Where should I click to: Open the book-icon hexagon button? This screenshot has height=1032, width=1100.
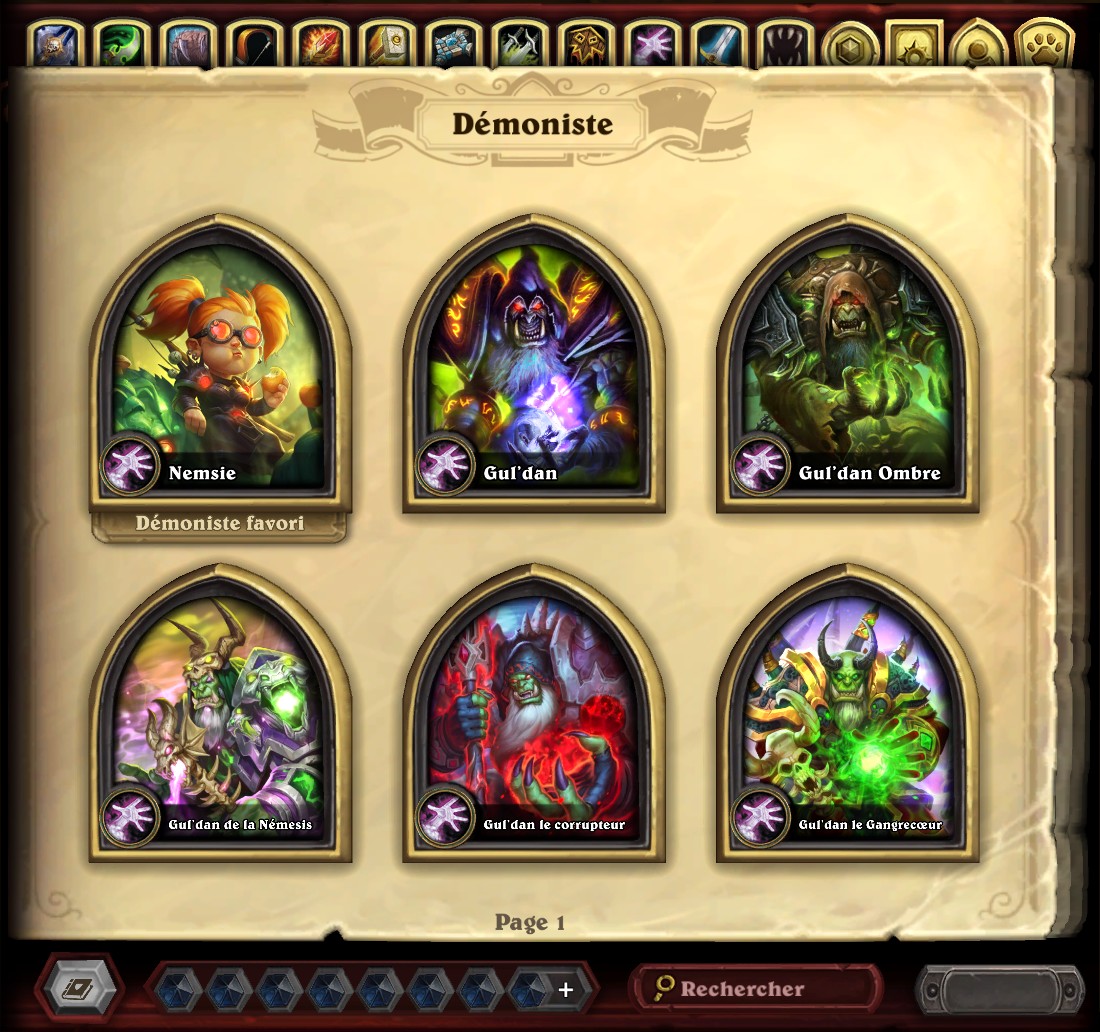pyautogui.click(x=79, y=989)
